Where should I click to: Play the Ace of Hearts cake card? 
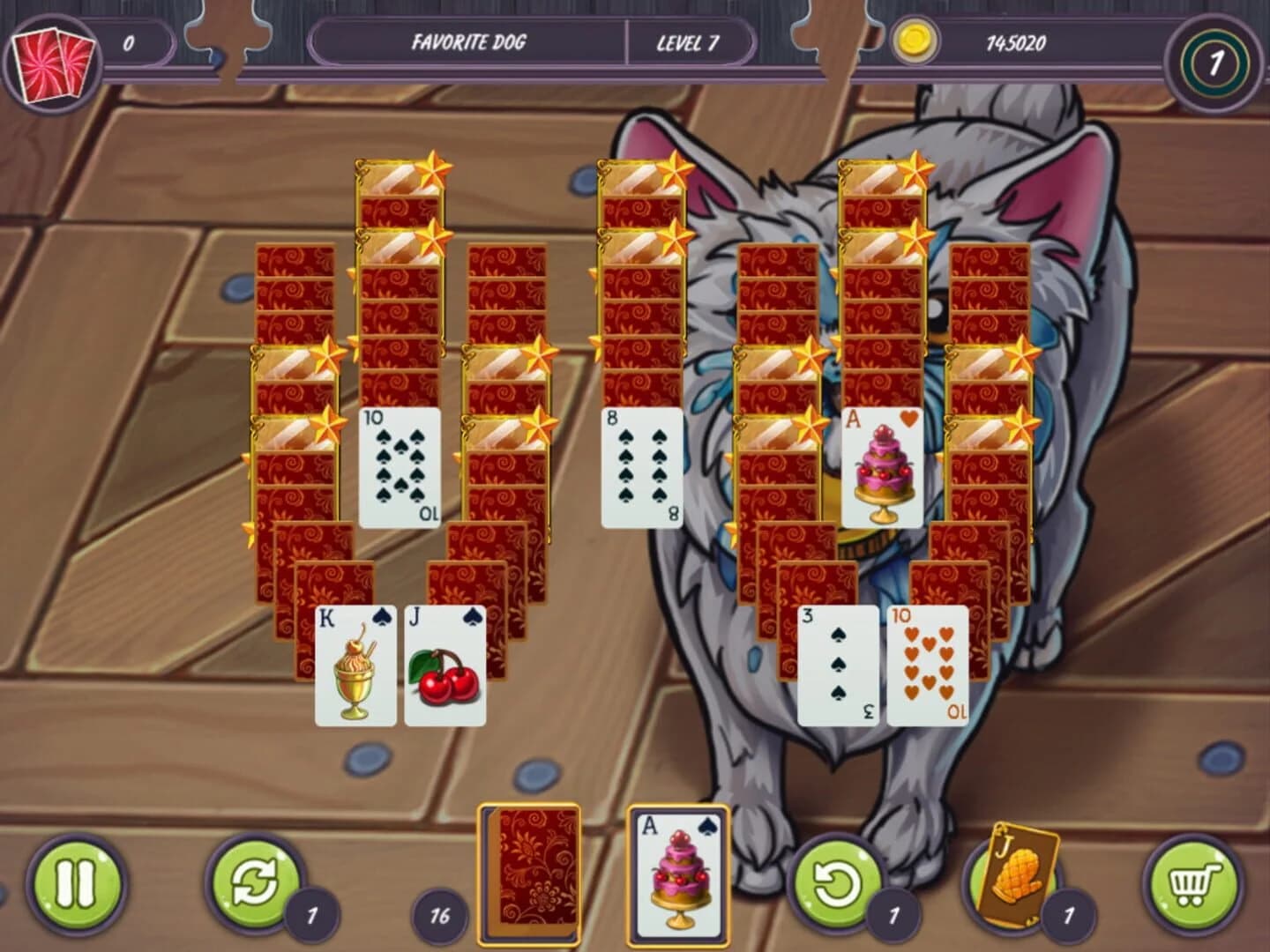pyautogui.click(x=879, y=465)
